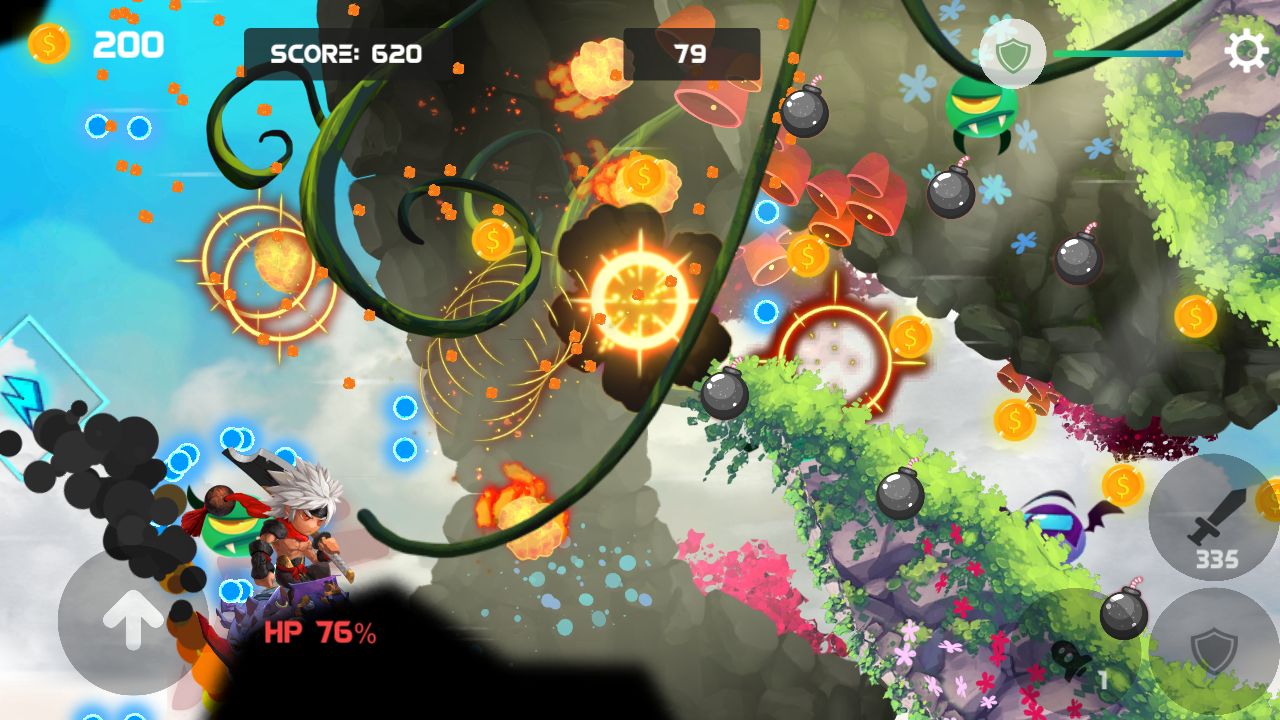Tap the up-arrow jump button

131,622
